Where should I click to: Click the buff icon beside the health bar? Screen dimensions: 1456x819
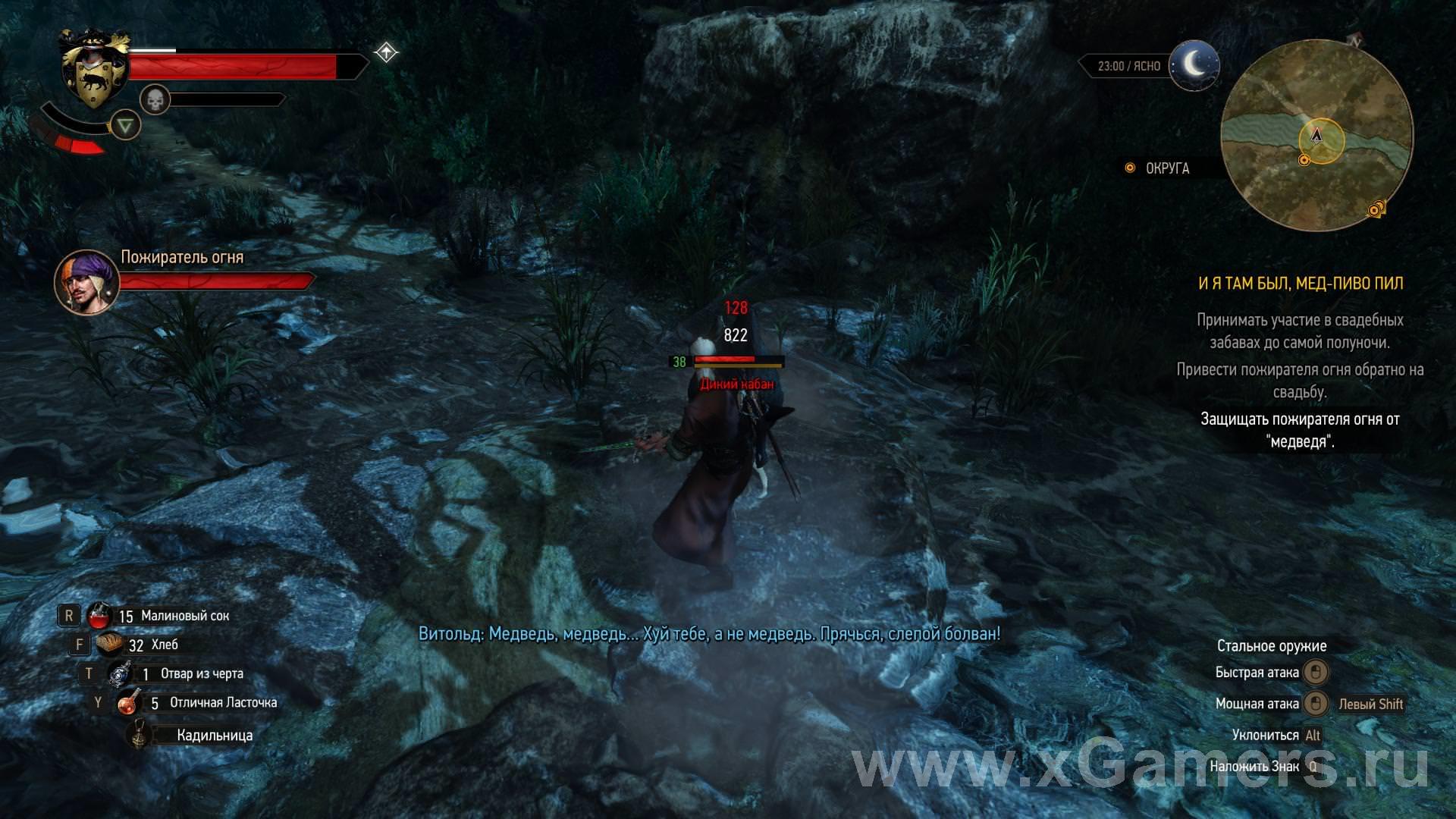coord(386,52)
